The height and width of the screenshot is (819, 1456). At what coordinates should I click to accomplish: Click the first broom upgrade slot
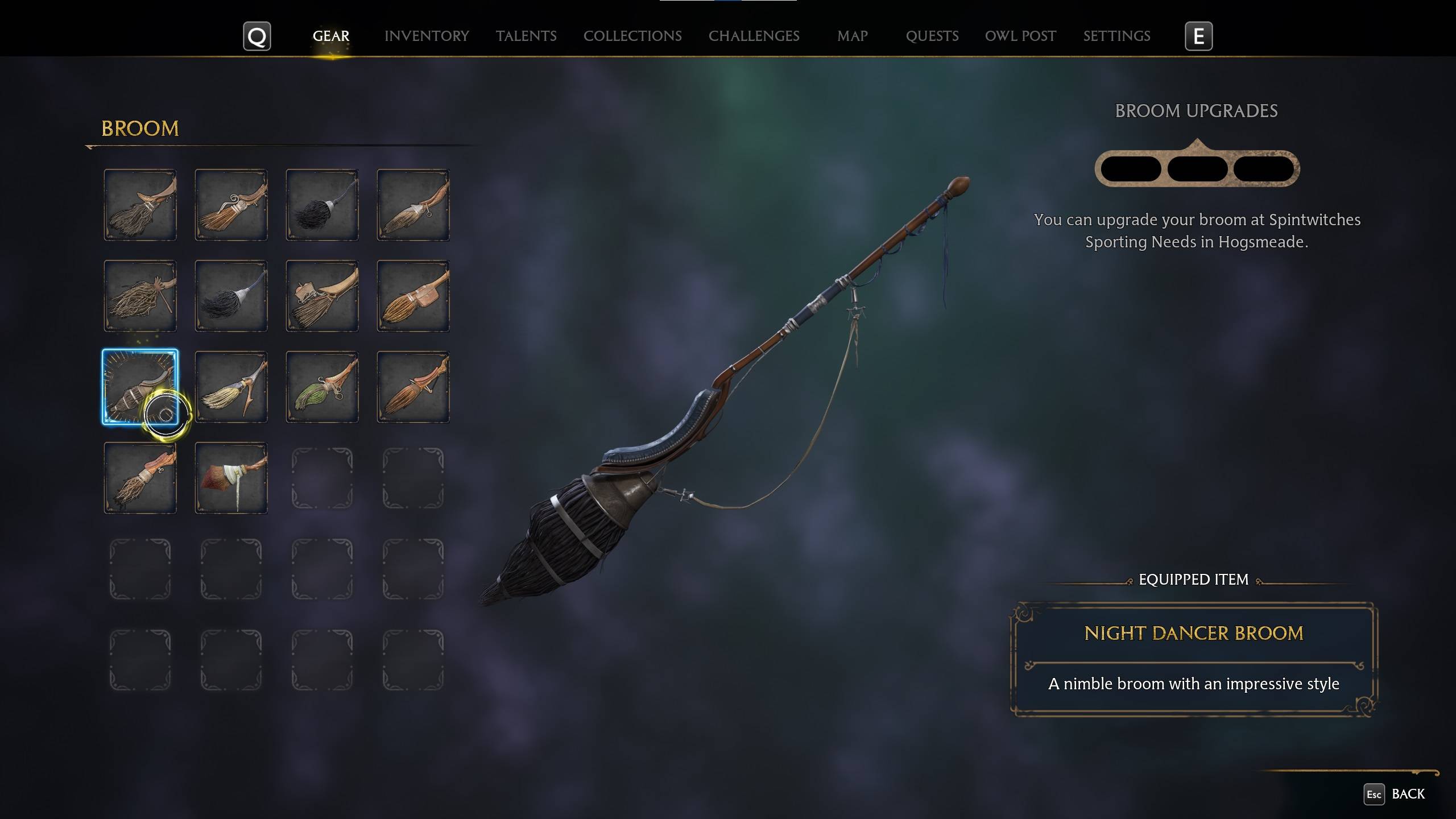click(x=1131, y=168)
